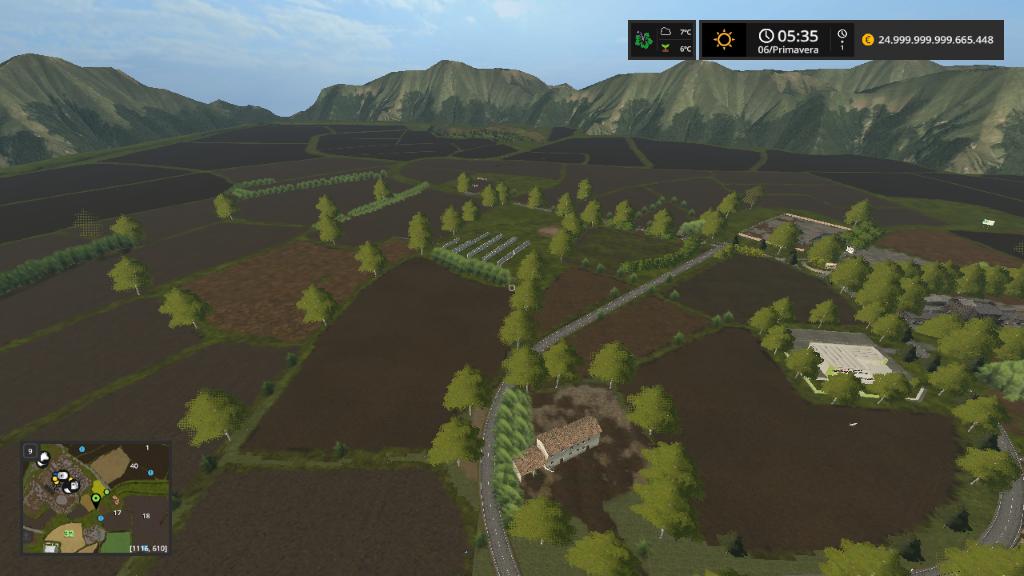The image size is (1024, 576).
Task: Select the field 17 label on the minimap
Action: tap(117, 513)
